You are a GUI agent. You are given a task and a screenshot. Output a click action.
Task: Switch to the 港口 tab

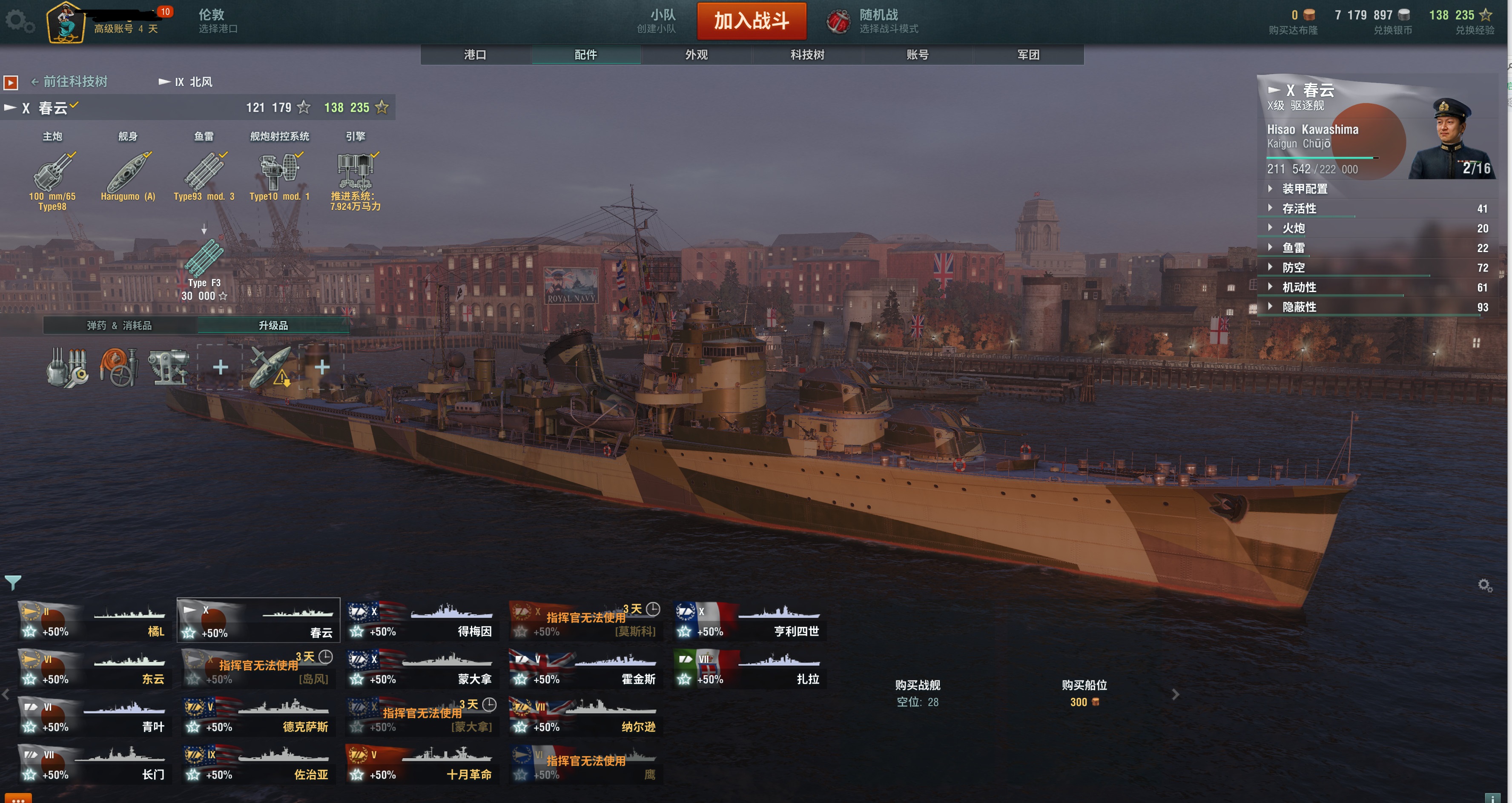[x=475, y=54]
